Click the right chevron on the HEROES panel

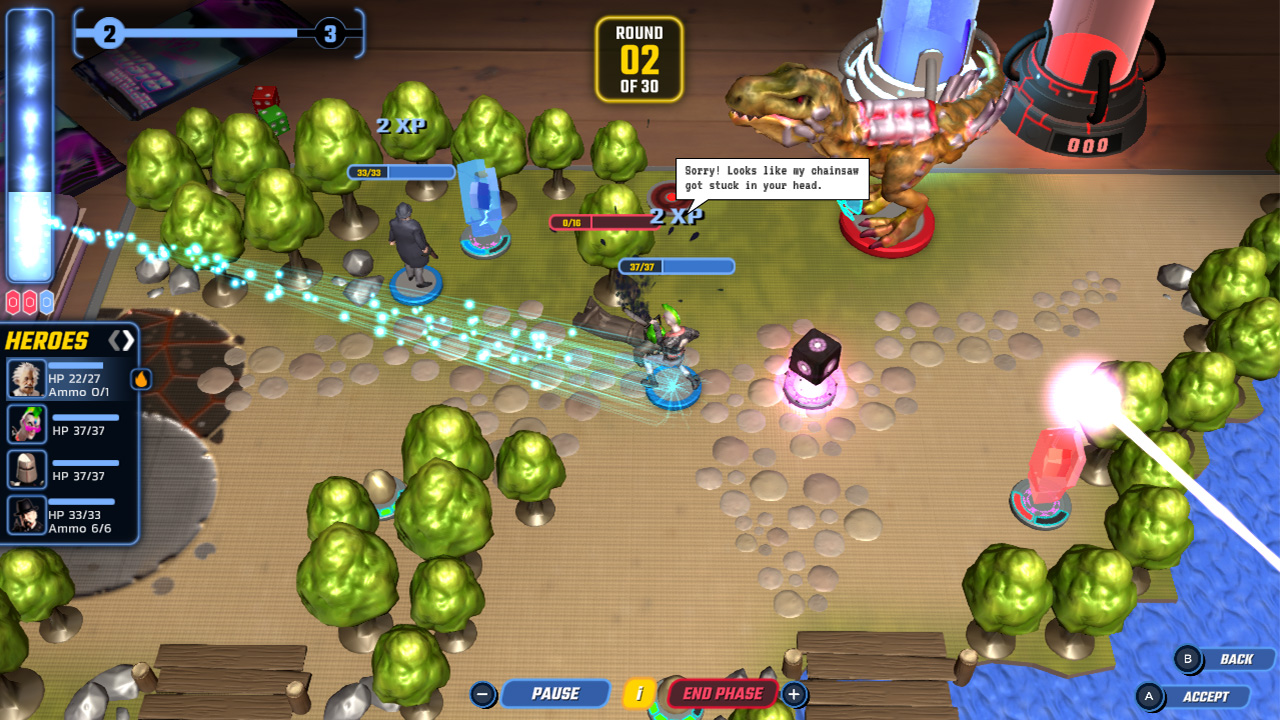[x=126, y=339]
